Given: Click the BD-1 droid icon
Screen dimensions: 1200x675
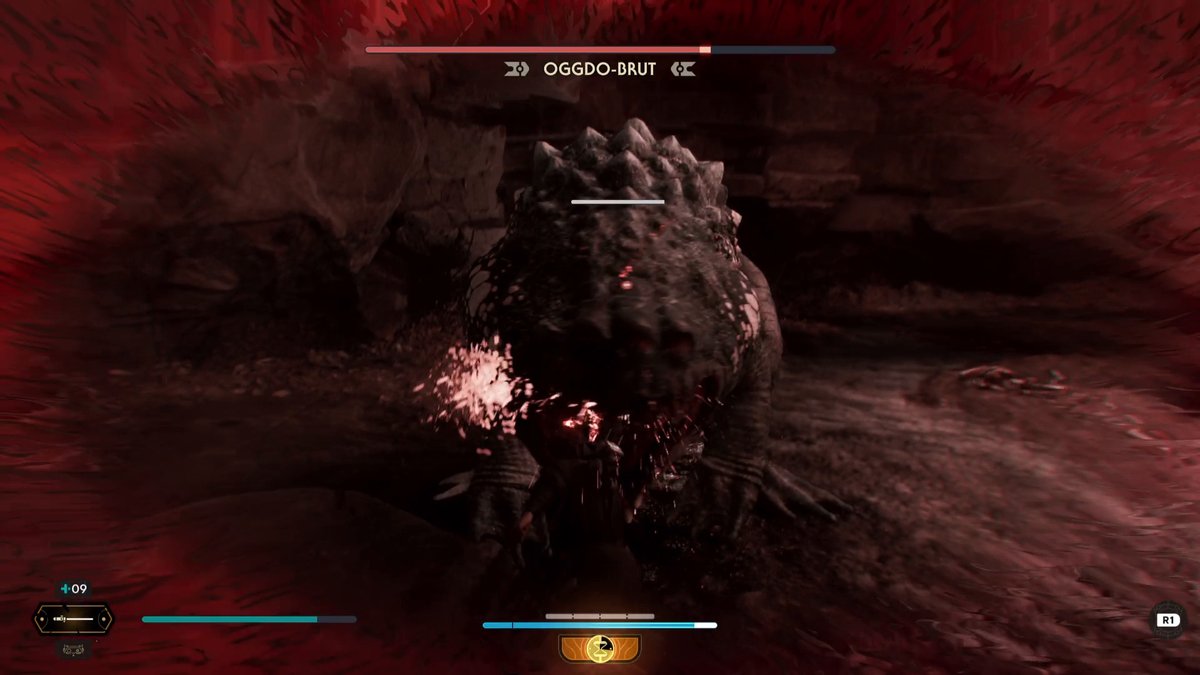Looking at the screenshot, I should tap(73, 649).
